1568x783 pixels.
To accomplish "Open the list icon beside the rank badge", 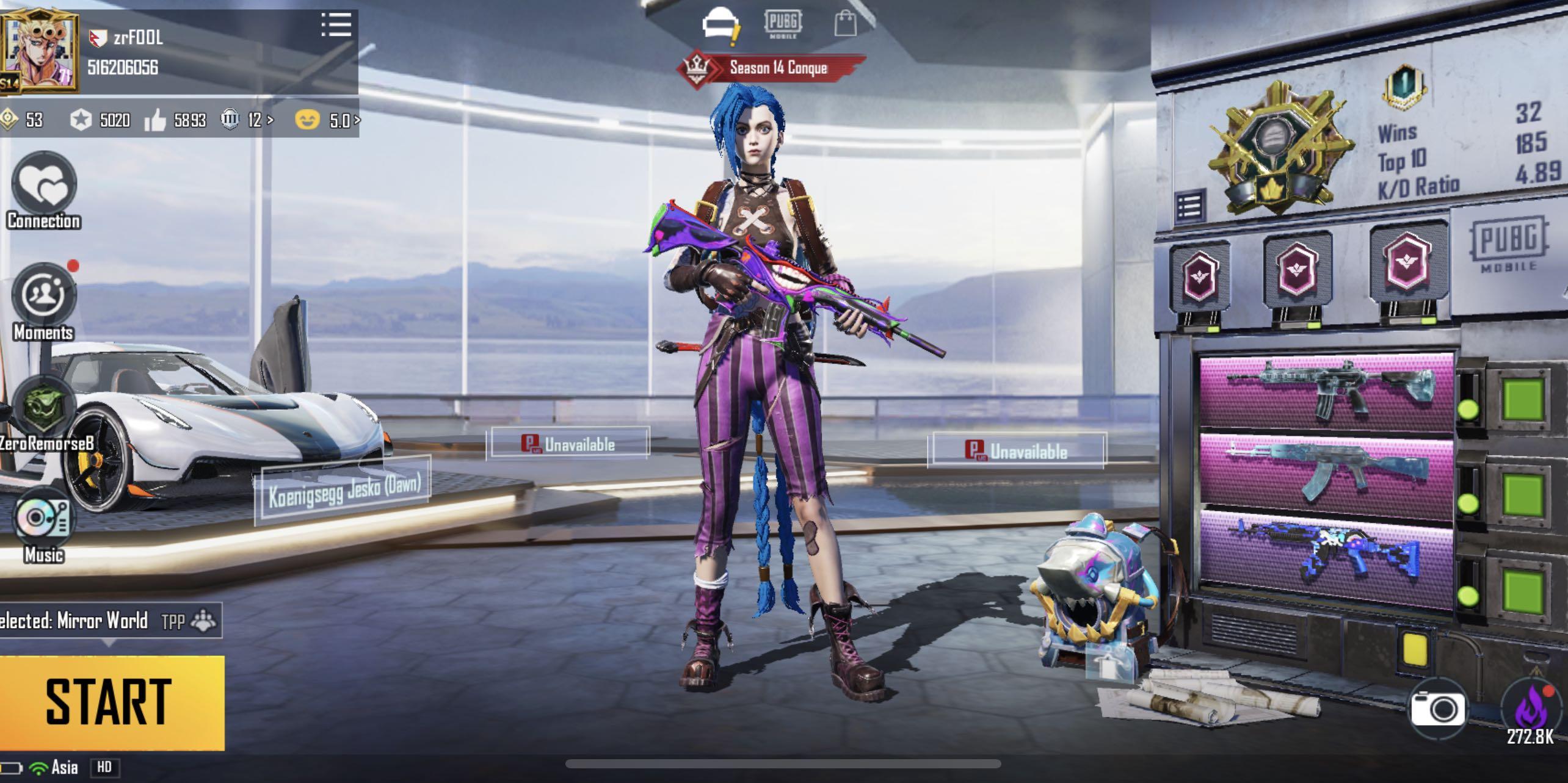I will (x=1189, y=207).
